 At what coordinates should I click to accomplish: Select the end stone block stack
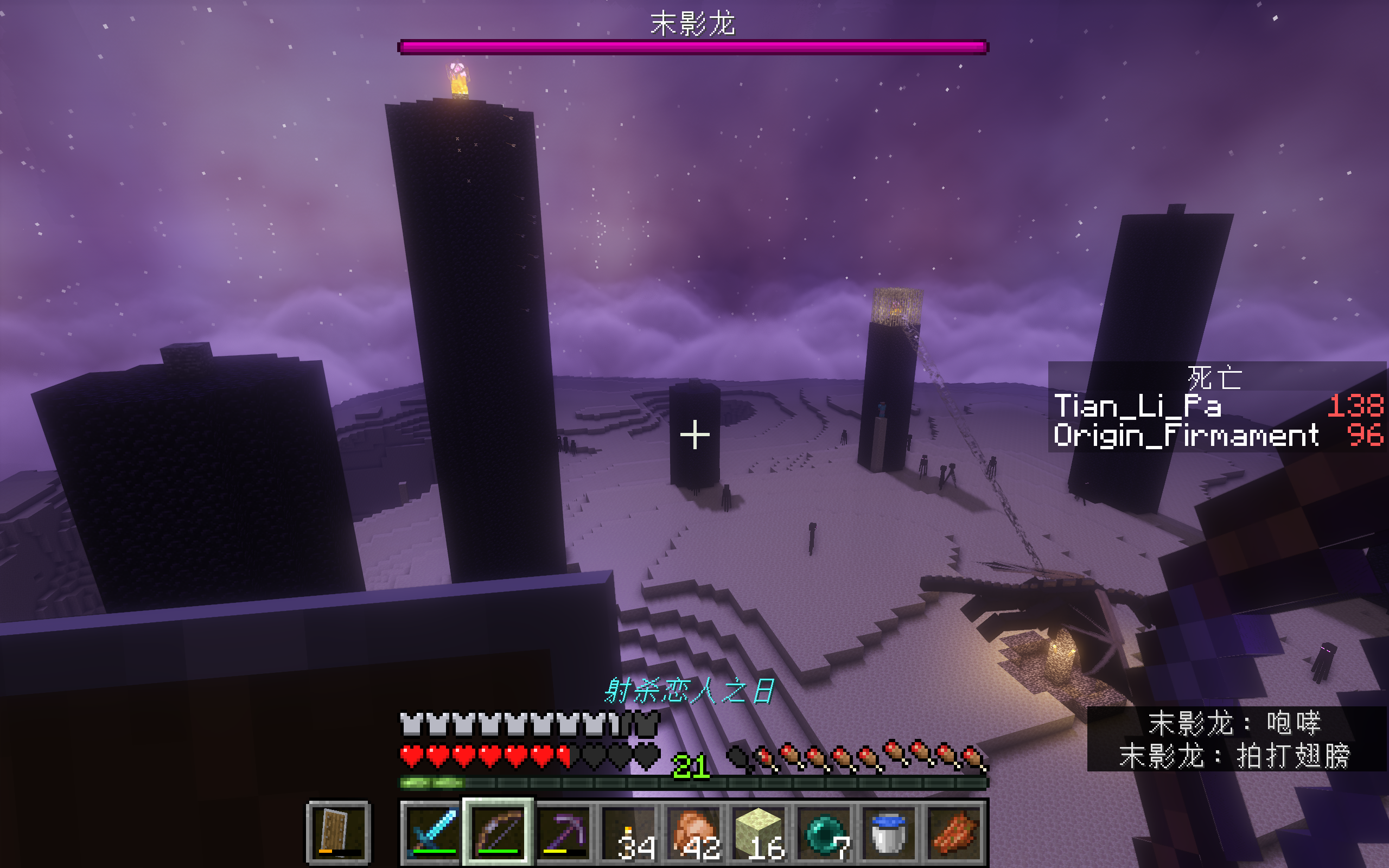[x=760, y=832]
